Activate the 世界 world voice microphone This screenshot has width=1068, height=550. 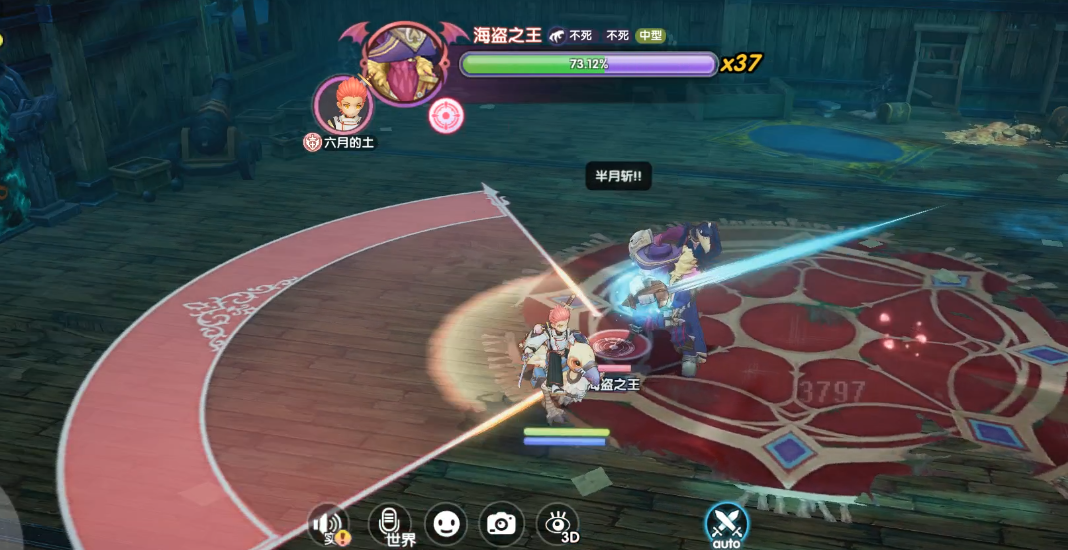390,523
